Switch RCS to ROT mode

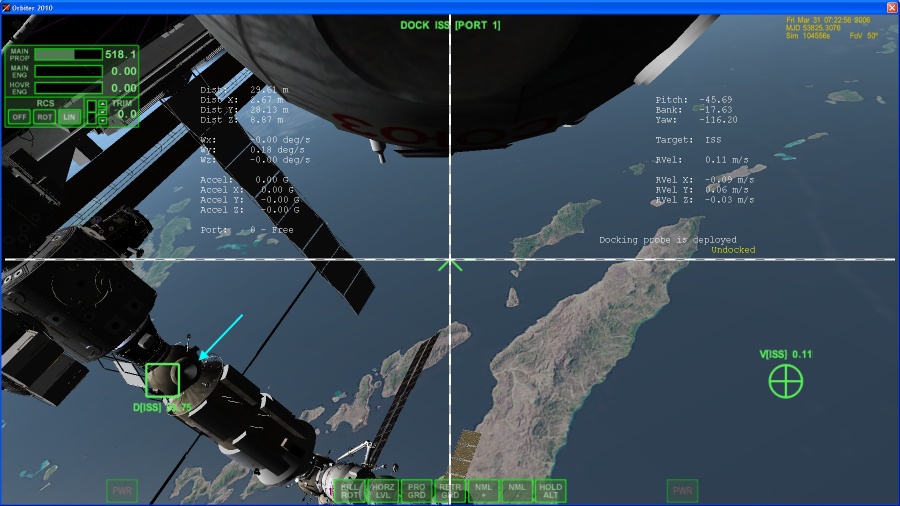44,116
